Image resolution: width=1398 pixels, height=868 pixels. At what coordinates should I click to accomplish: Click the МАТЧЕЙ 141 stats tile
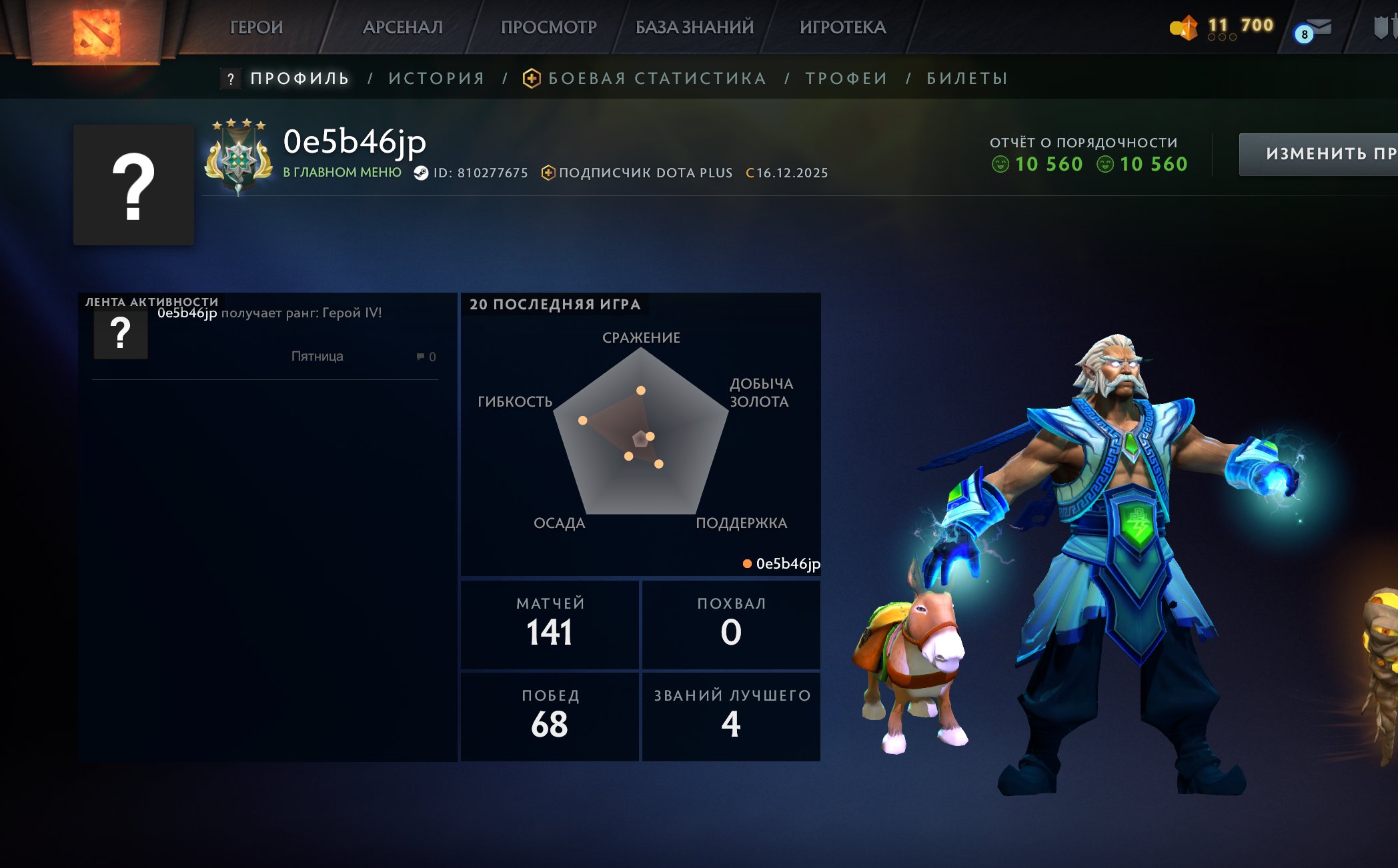coord(550,623)
